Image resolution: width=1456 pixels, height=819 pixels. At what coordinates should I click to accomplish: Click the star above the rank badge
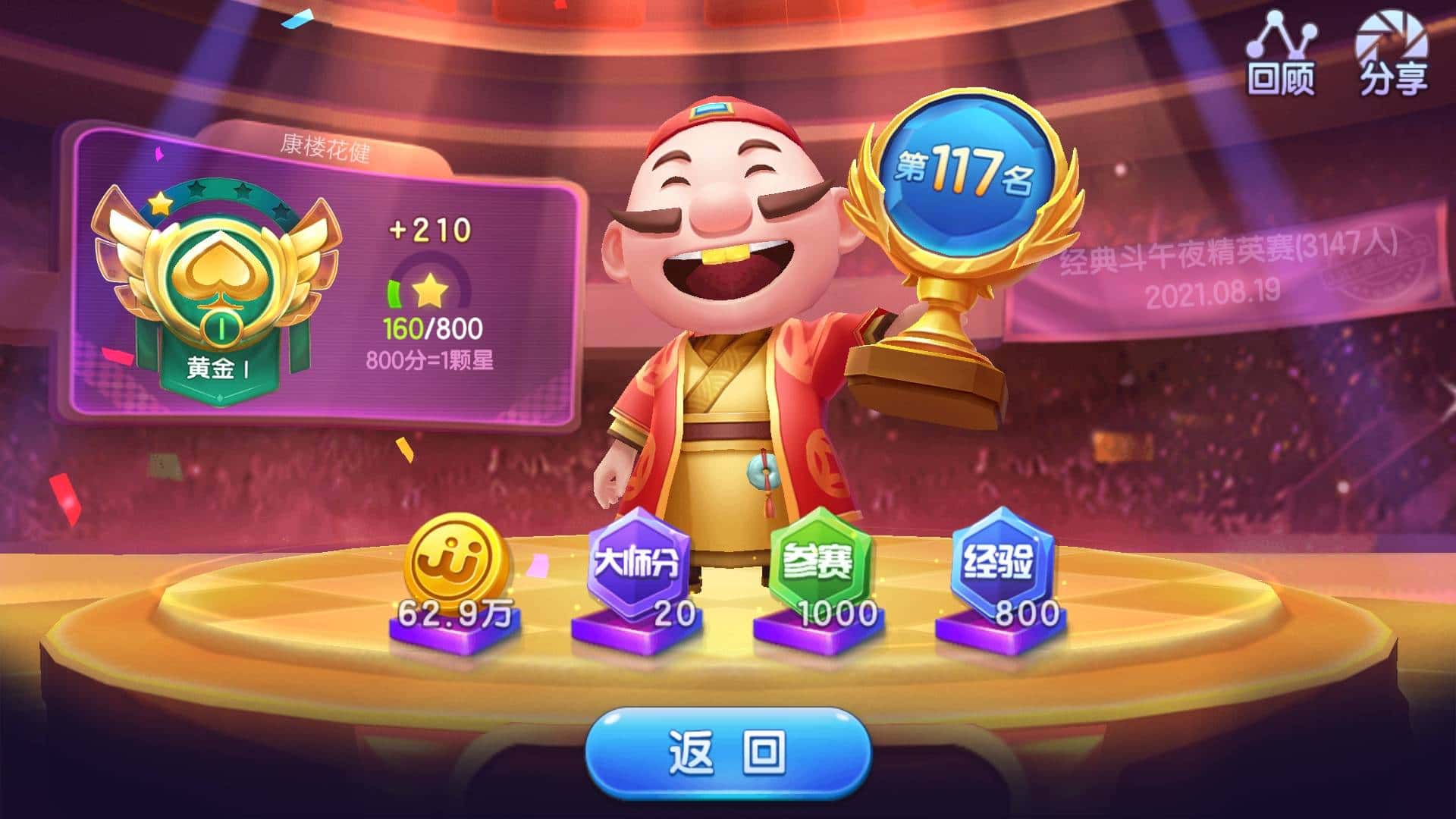pos(162,202)
